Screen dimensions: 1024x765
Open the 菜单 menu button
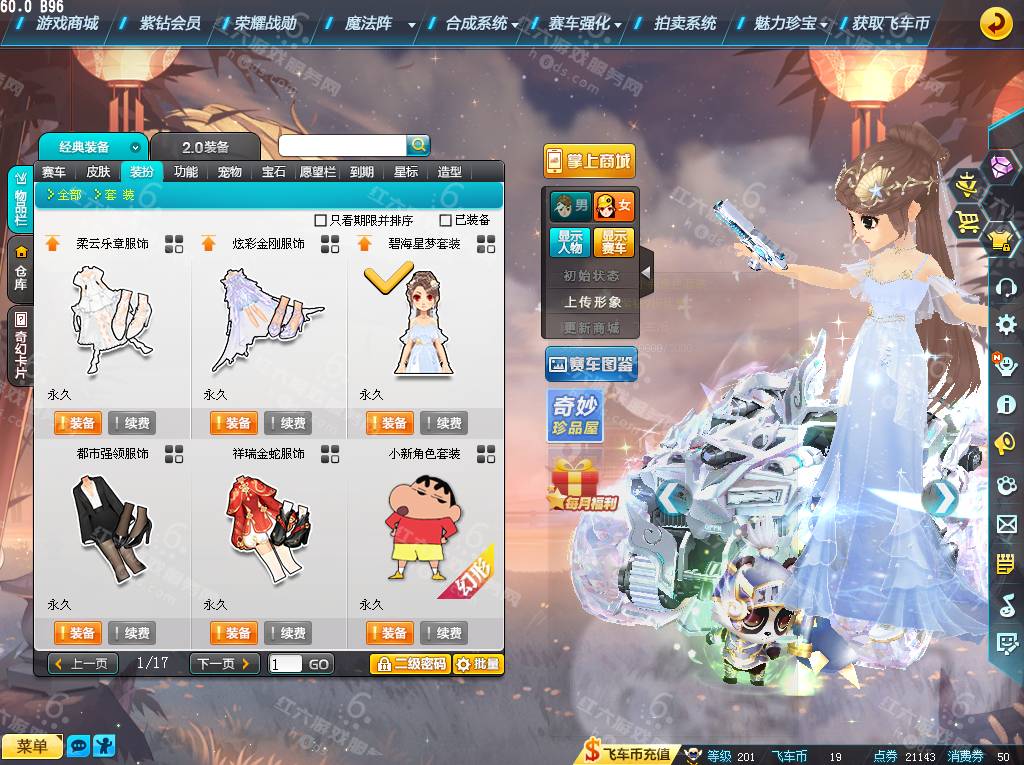(x=32, y=746)
